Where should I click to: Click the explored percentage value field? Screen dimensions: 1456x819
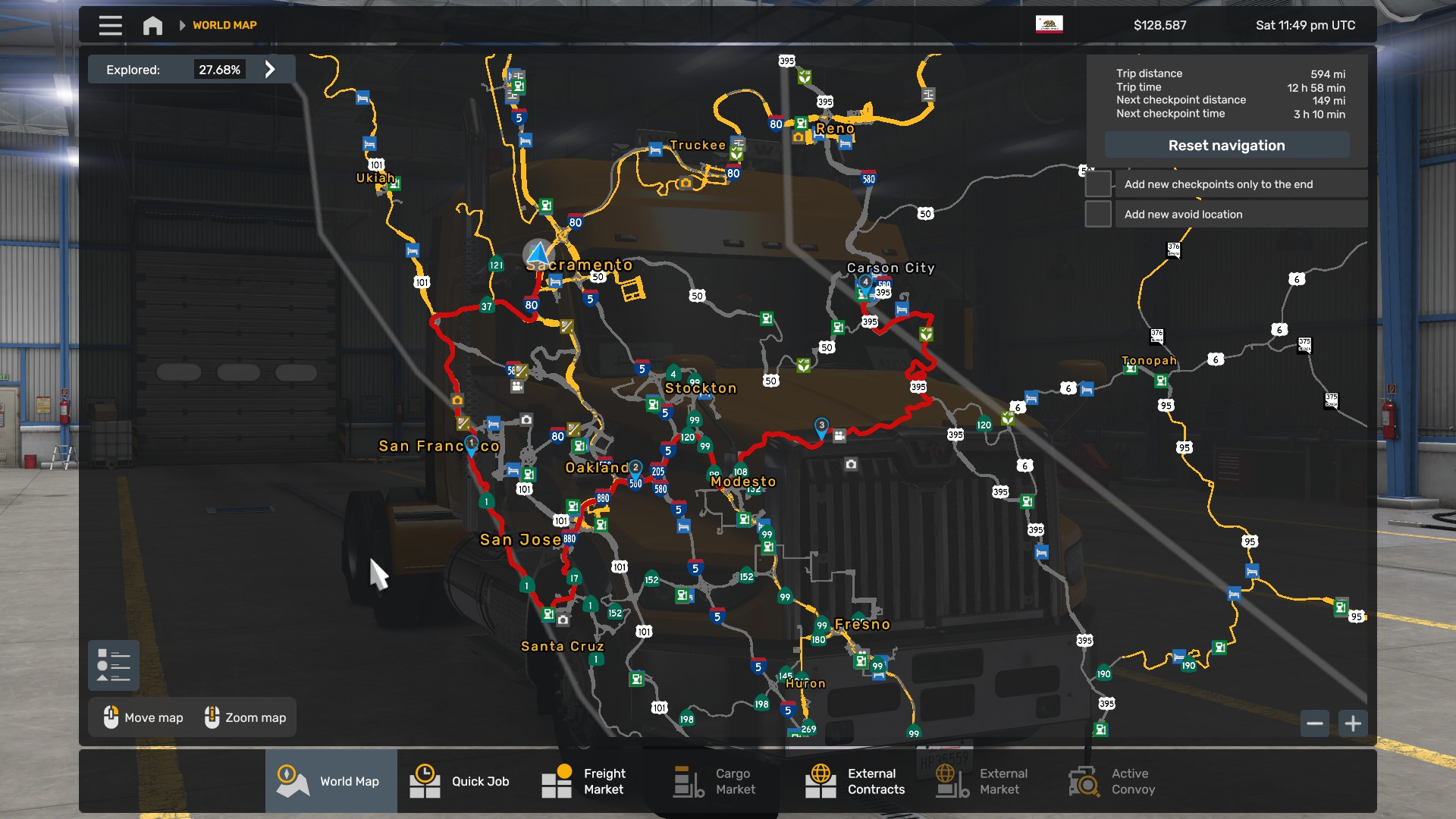click(x=220, y=69)
